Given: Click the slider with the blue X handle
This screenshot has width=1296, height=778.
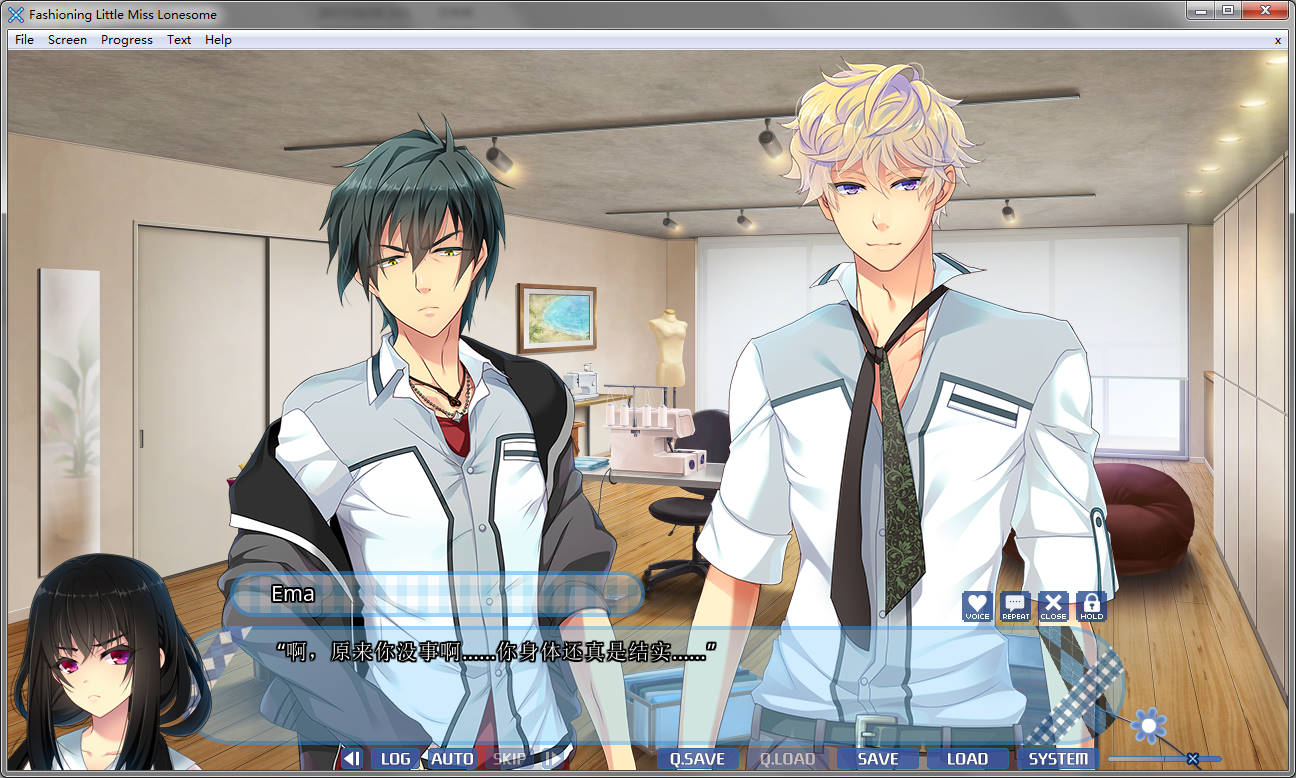Looking at the screenshot, I should 1192,758.
